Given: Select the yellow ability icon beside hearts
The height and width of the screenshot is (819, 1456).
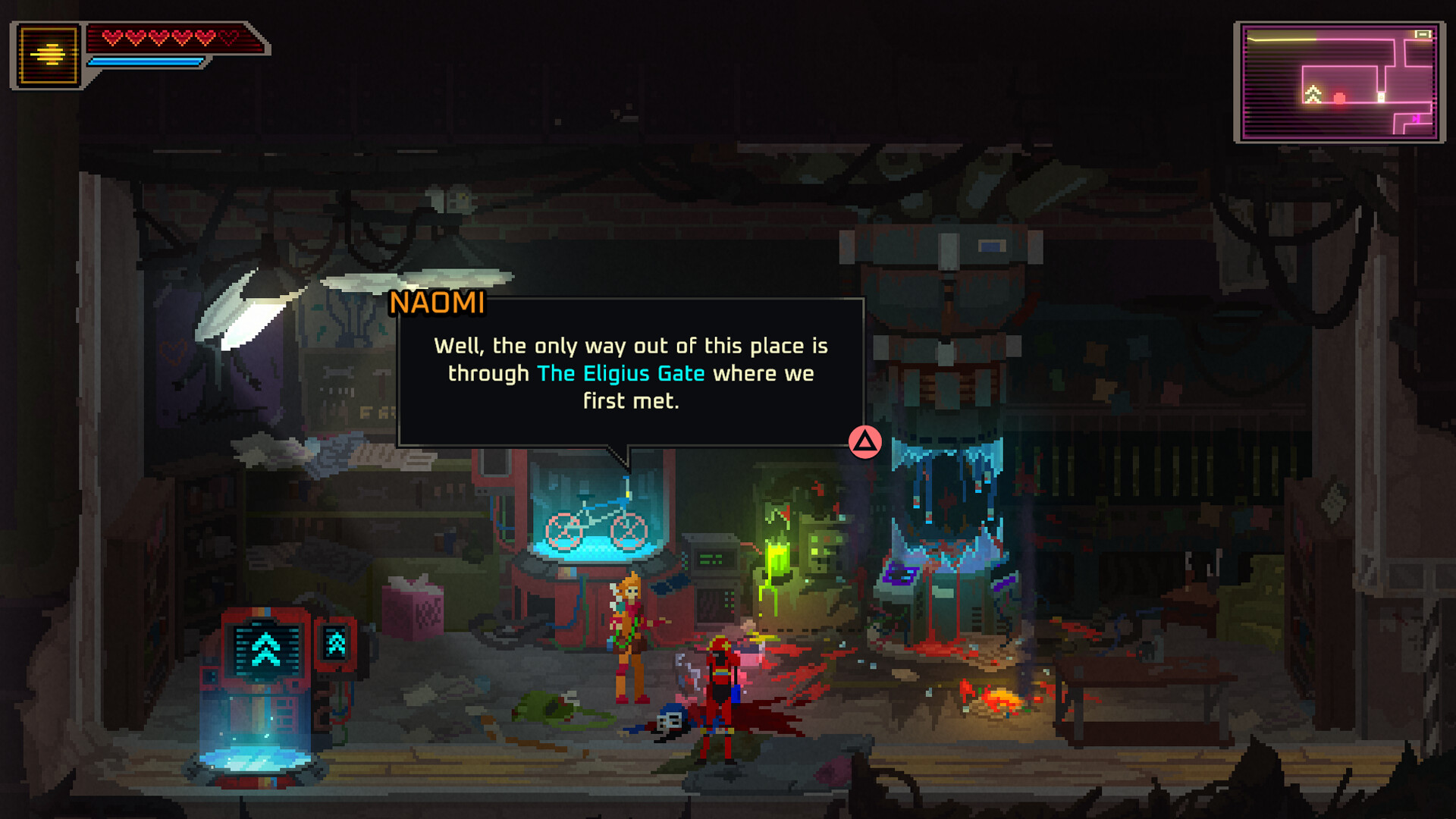Looking at the screenshot, I should point(49,55).
